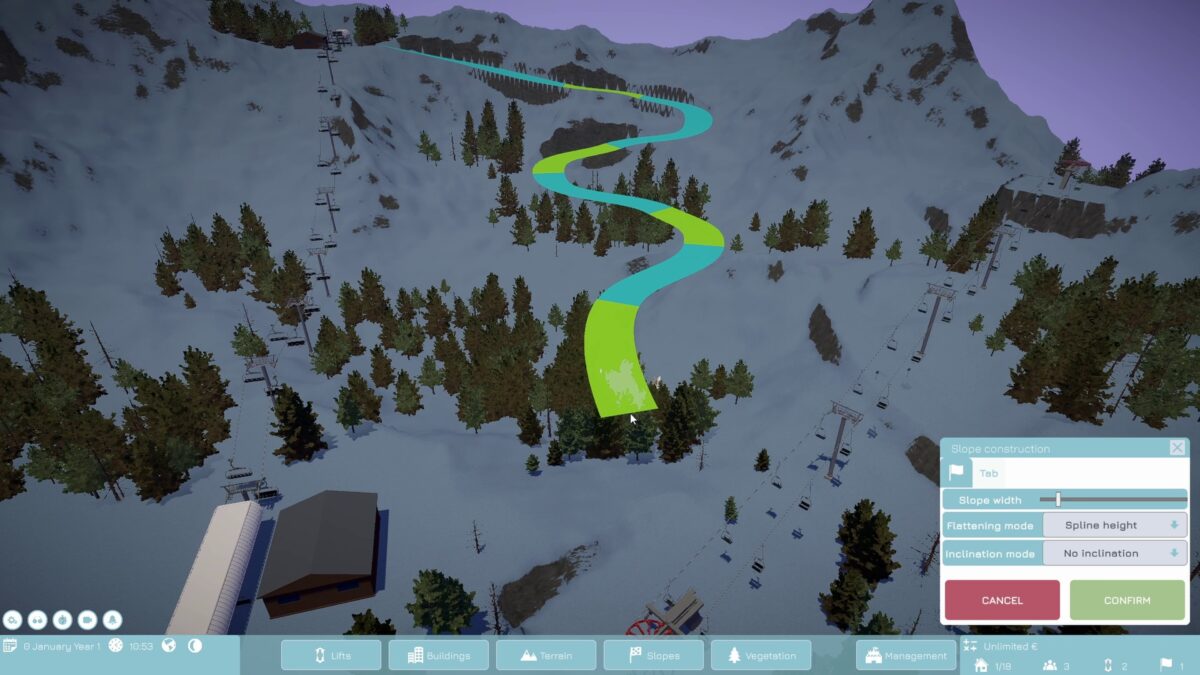The height and width of the screenshot is (675, 1200).
Task: Click the Slope width slider handle
Action: [x=1058, y=499]
